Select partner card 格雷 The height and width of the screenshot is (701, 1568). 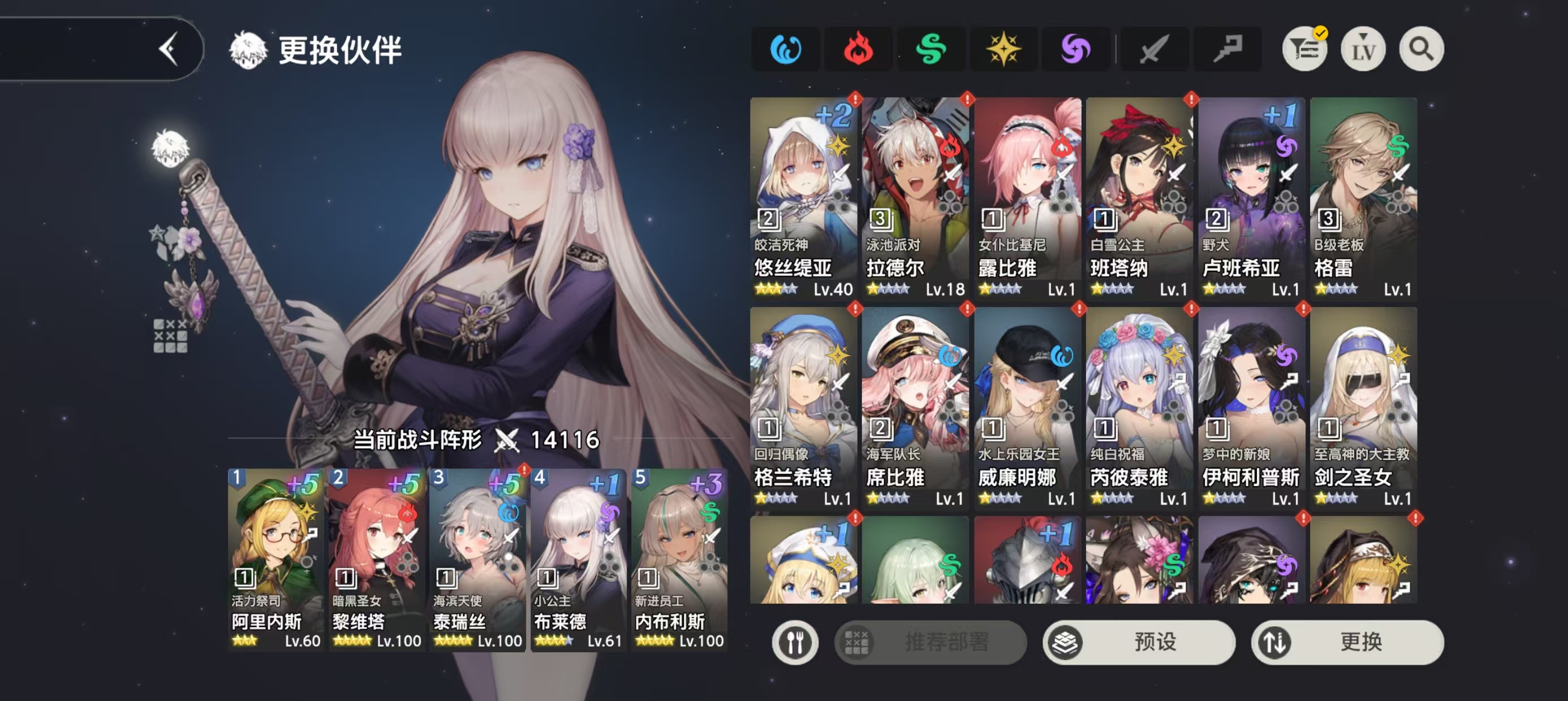1363,198
